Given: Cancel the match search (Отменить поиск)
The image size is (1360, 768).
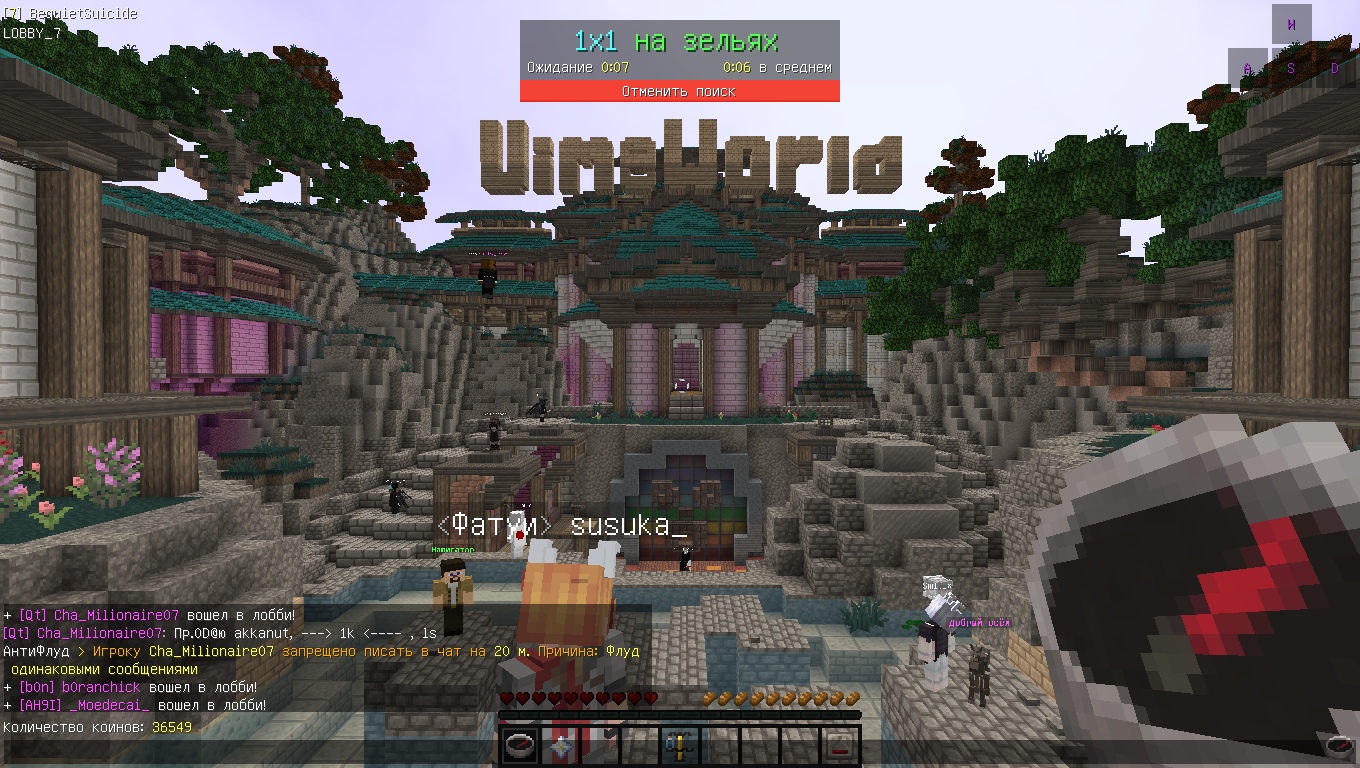Looking at the screenshot, I should click(x=679, y=91).
